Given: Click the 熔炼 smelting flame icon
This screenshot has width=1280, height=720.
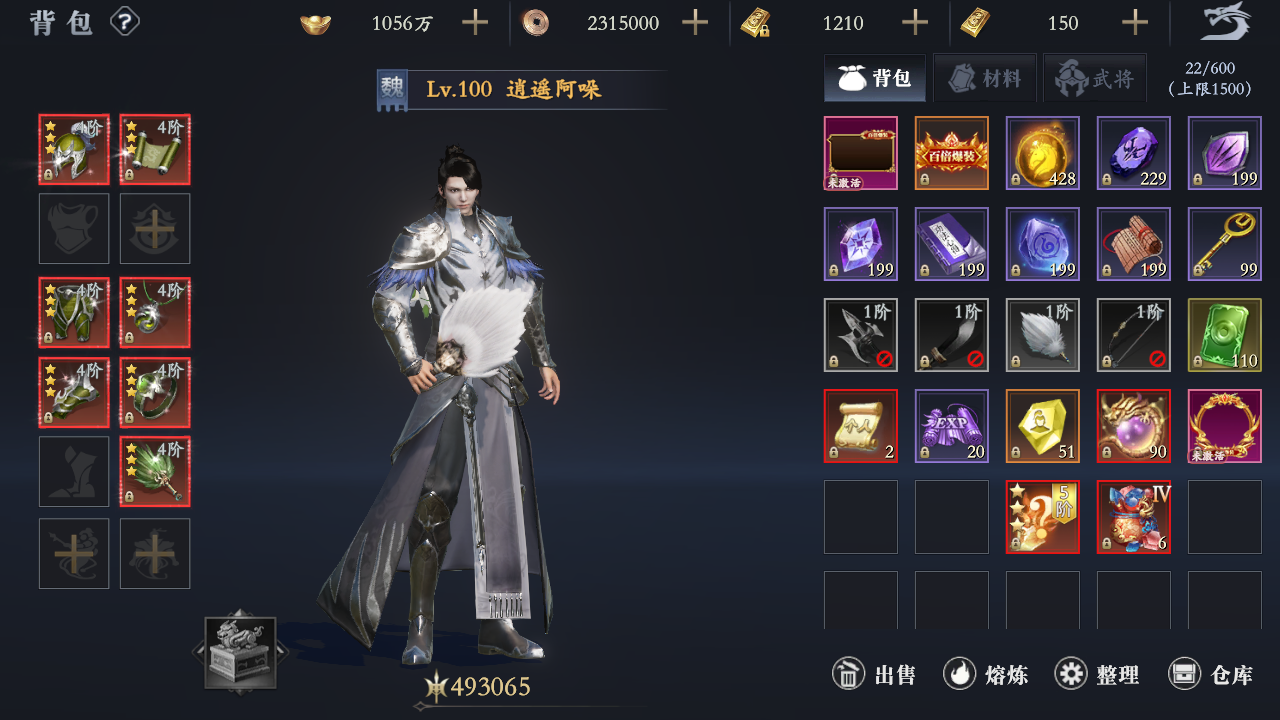Looking at the screenshot, I should point(959,674).
